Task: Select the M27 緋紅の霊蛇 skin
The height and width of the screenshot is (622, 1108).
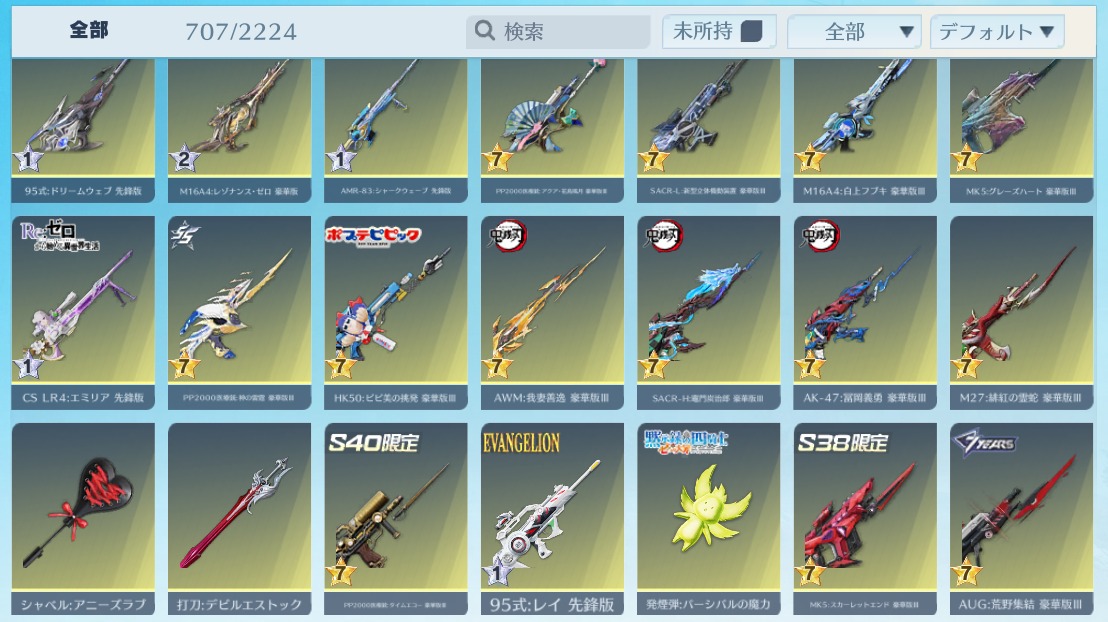Action: pyautogui.click(x=1022, y=310)
